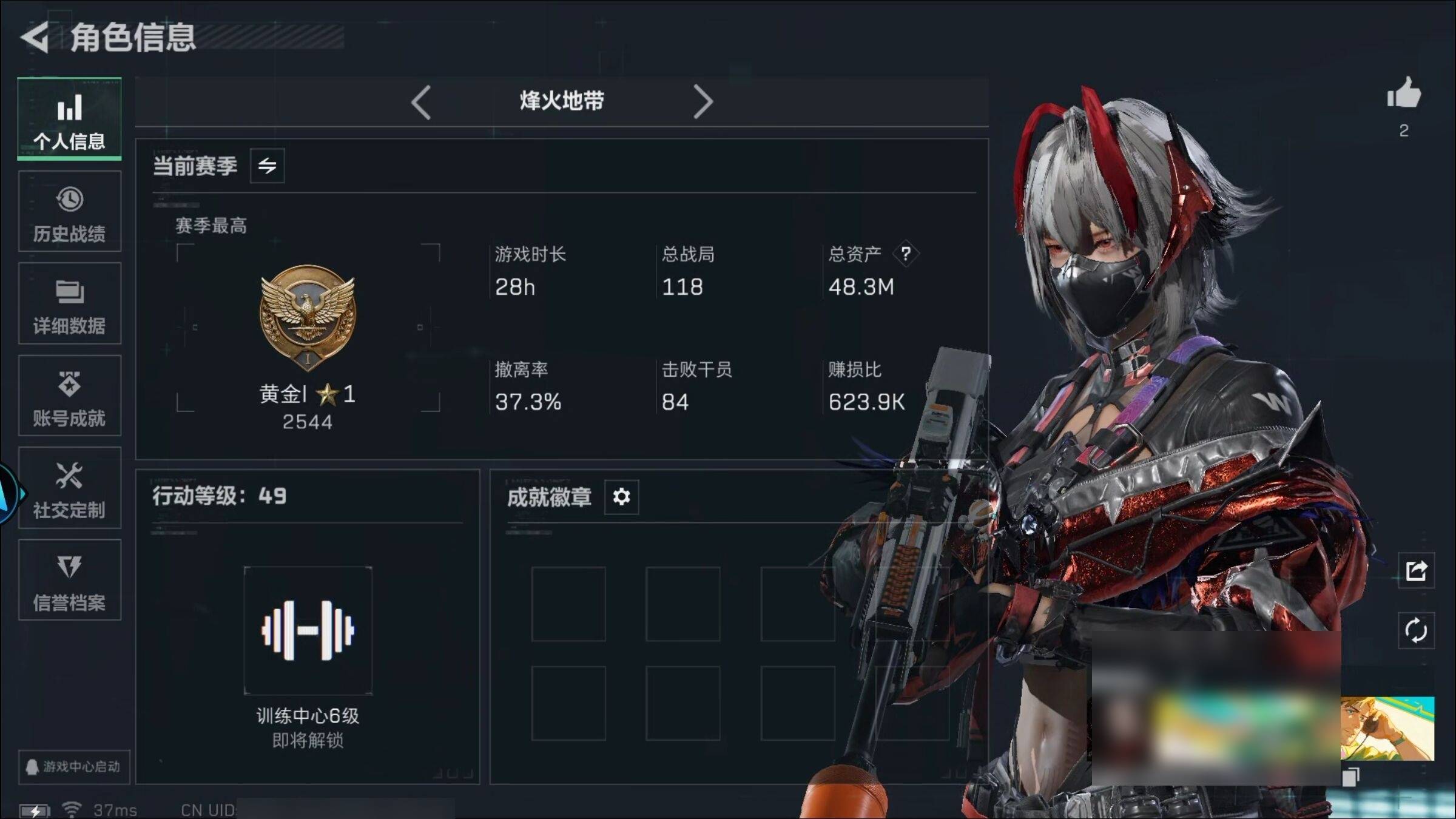Click the 黄金I eagle rank badge
This screenshot has width=1456, height=819.
pyautogui.click(x=308, y=317)
